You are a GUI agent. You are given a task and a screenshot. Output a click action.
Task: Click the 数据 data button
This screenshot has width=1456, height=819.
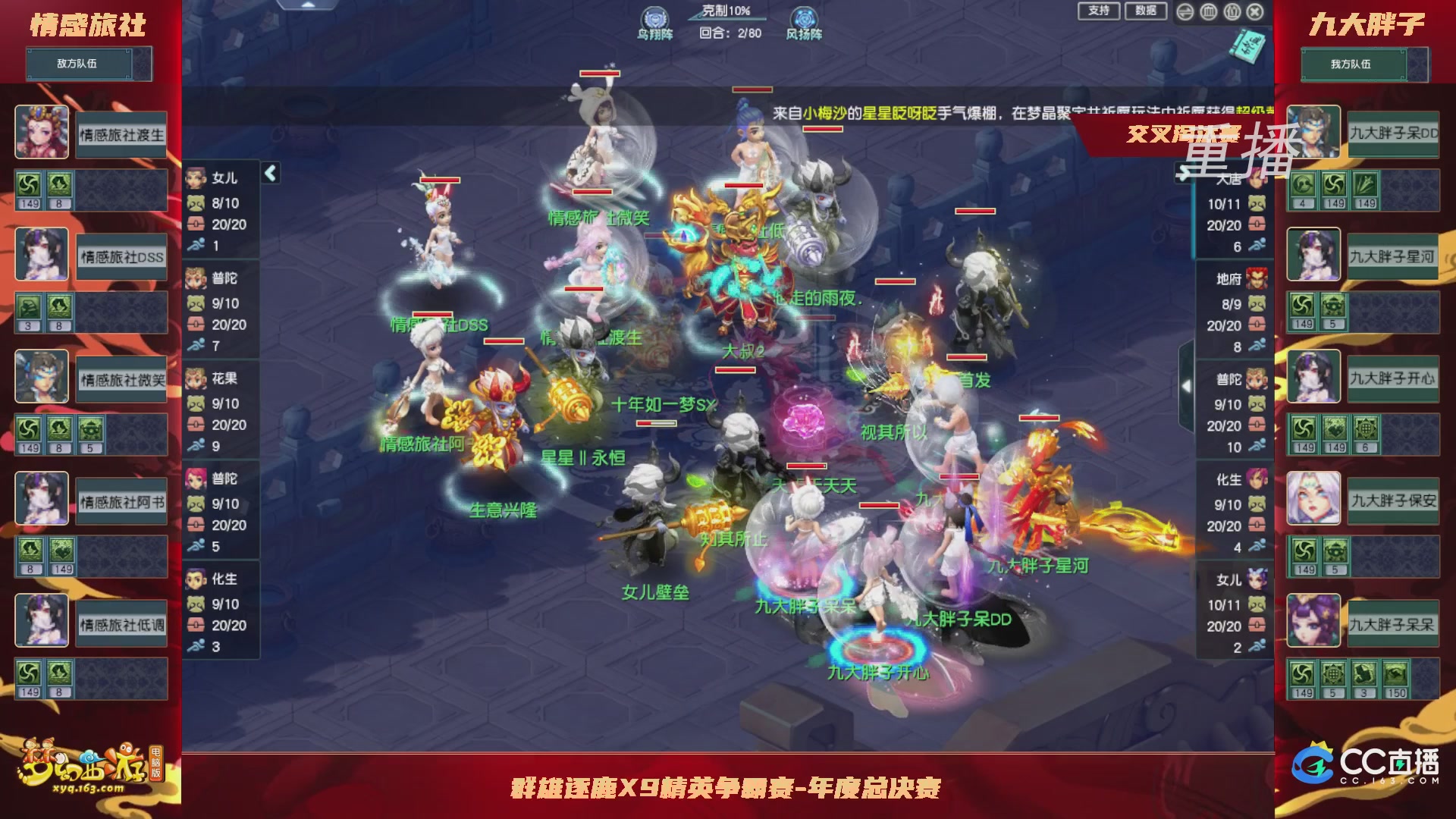pos(1147,11)
